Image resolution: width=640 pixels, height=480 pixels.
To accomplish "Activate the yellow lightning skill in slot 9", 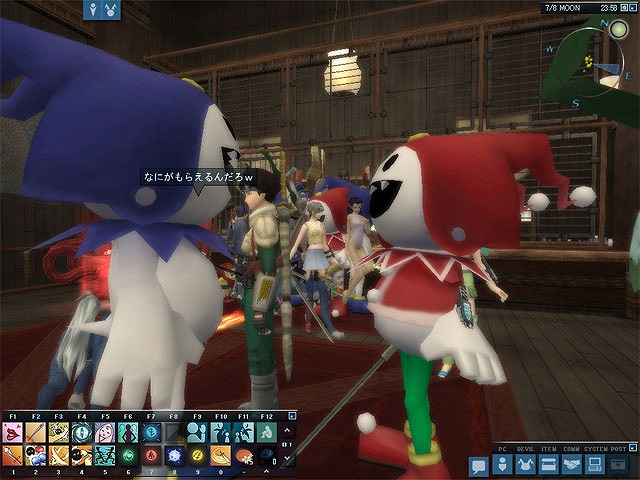I will tap(197, 455).
